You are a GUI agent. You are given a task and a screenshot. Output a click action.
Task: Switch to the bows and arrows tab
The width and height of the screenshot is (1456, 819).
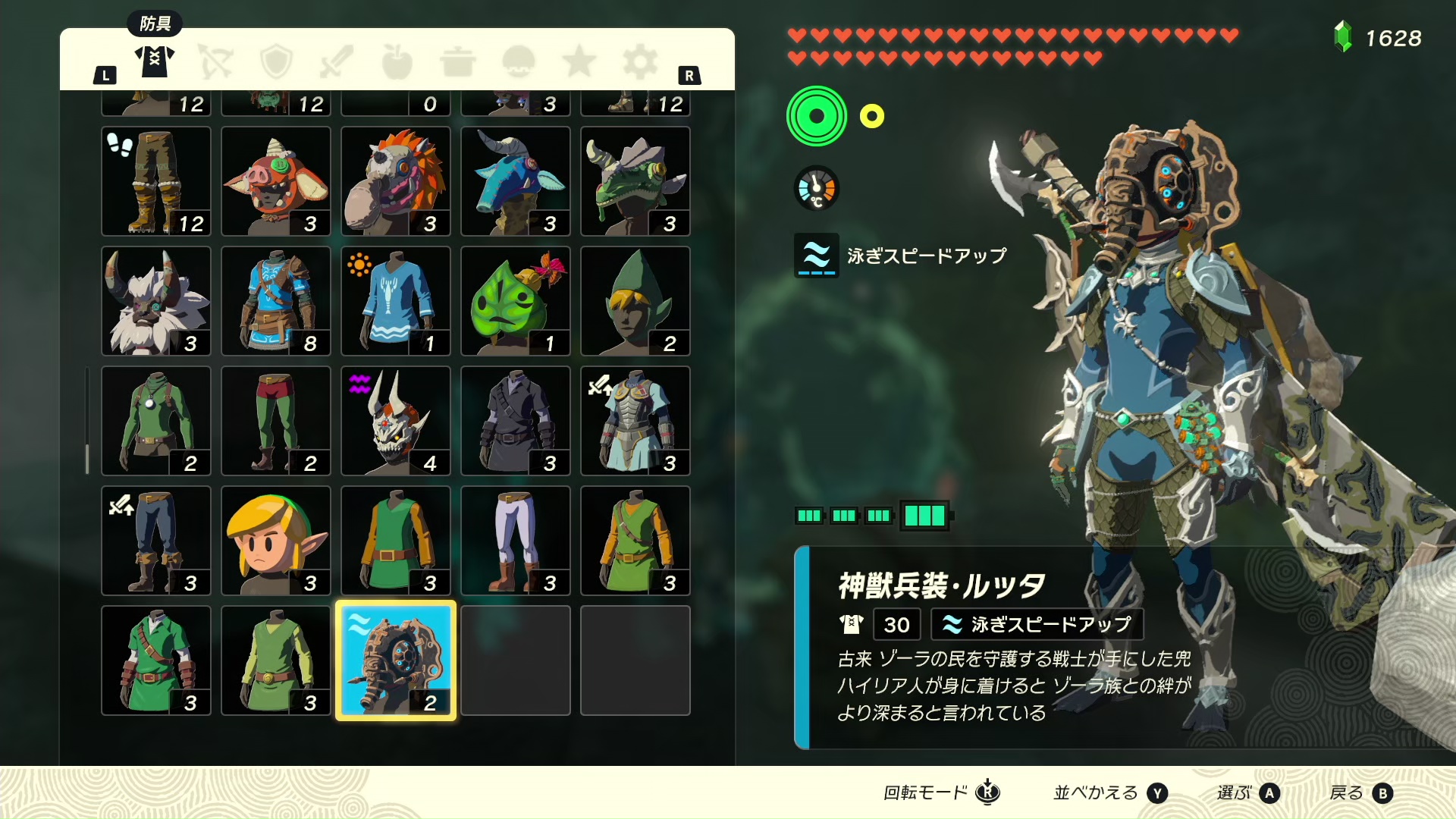tap(215, 61)
